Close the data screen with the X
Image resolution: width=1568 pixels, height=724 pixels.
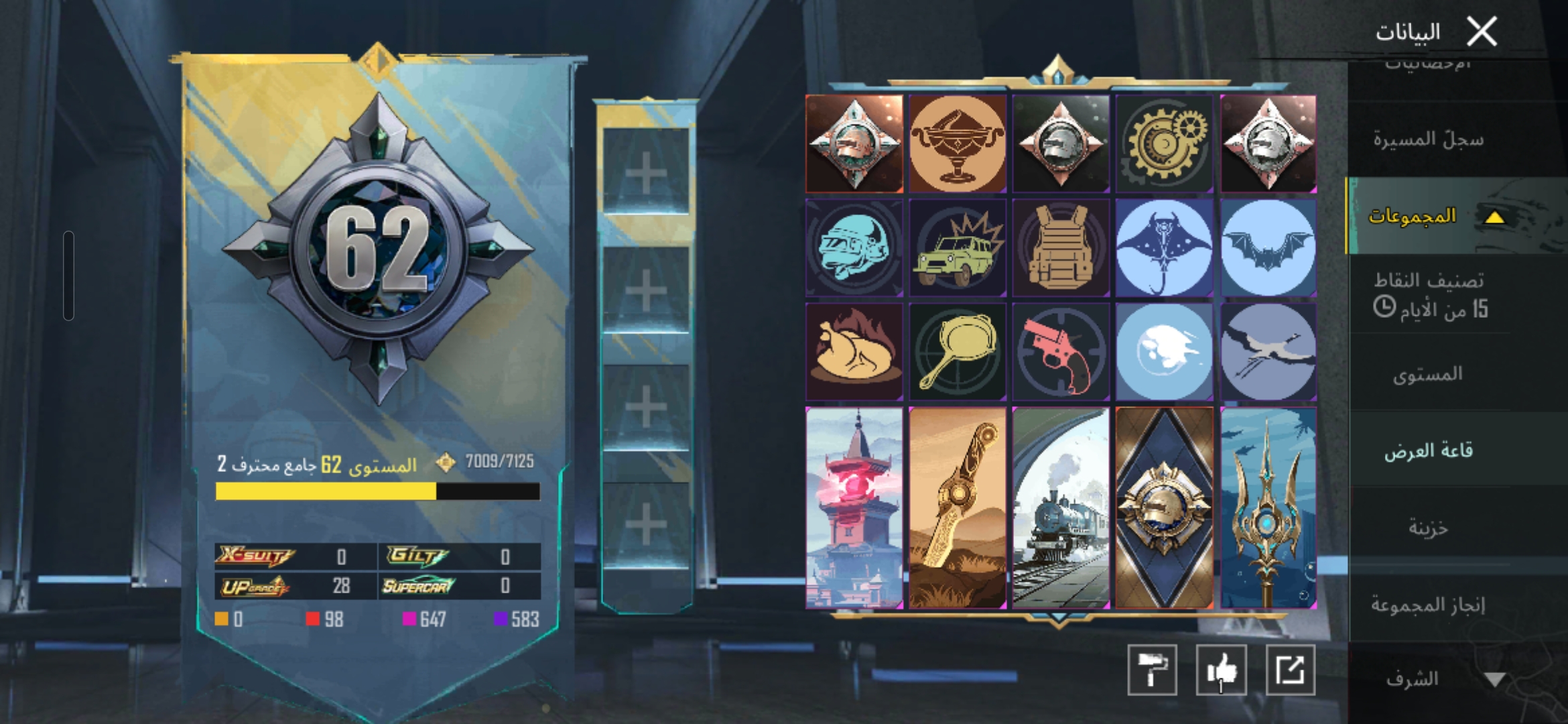pyautogui.click(x=1482, y=32)
